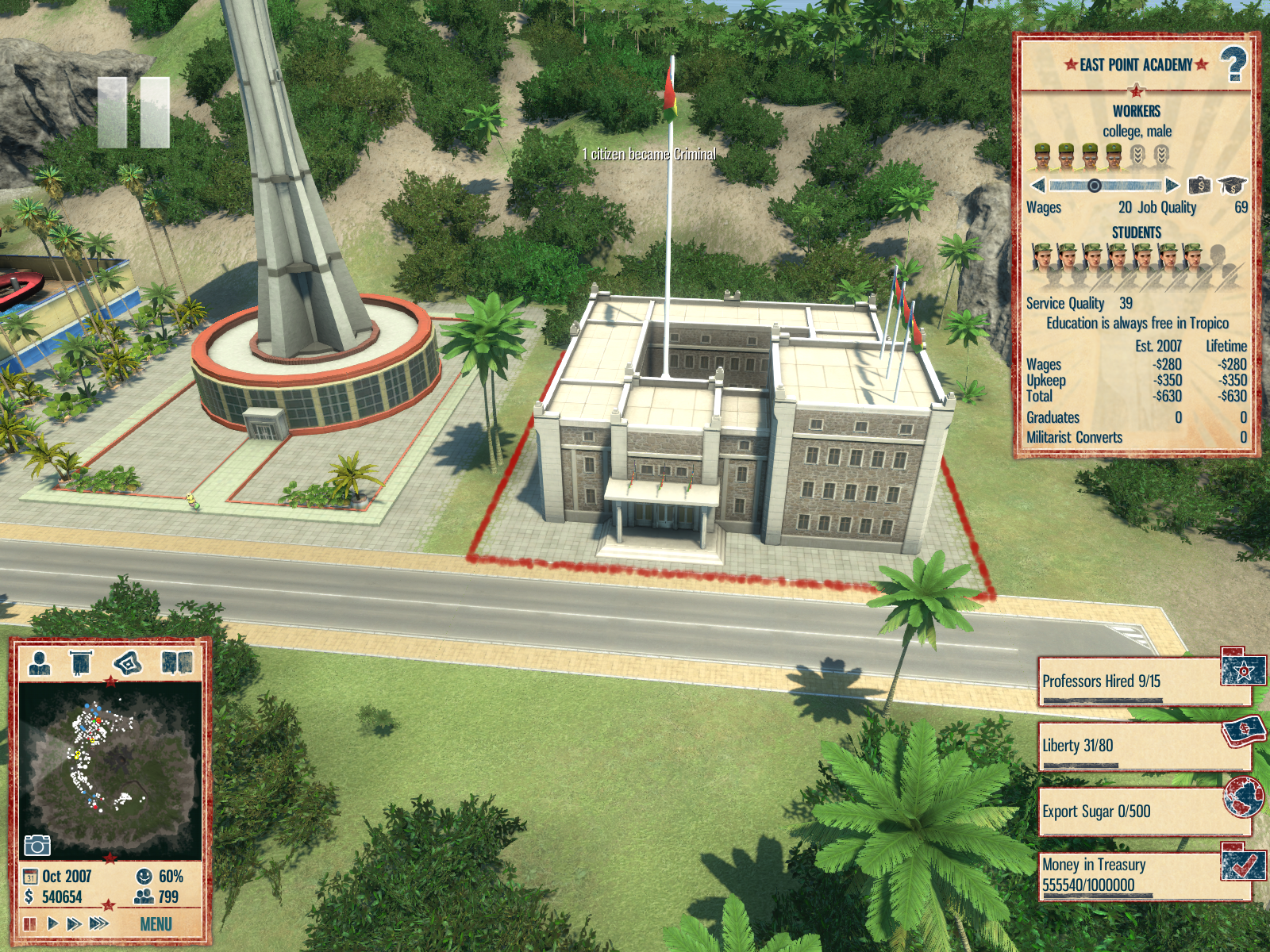The width and height of the screenshot is (1270, 952).
Task: Click the island minimap
Action: pos(110,762)
